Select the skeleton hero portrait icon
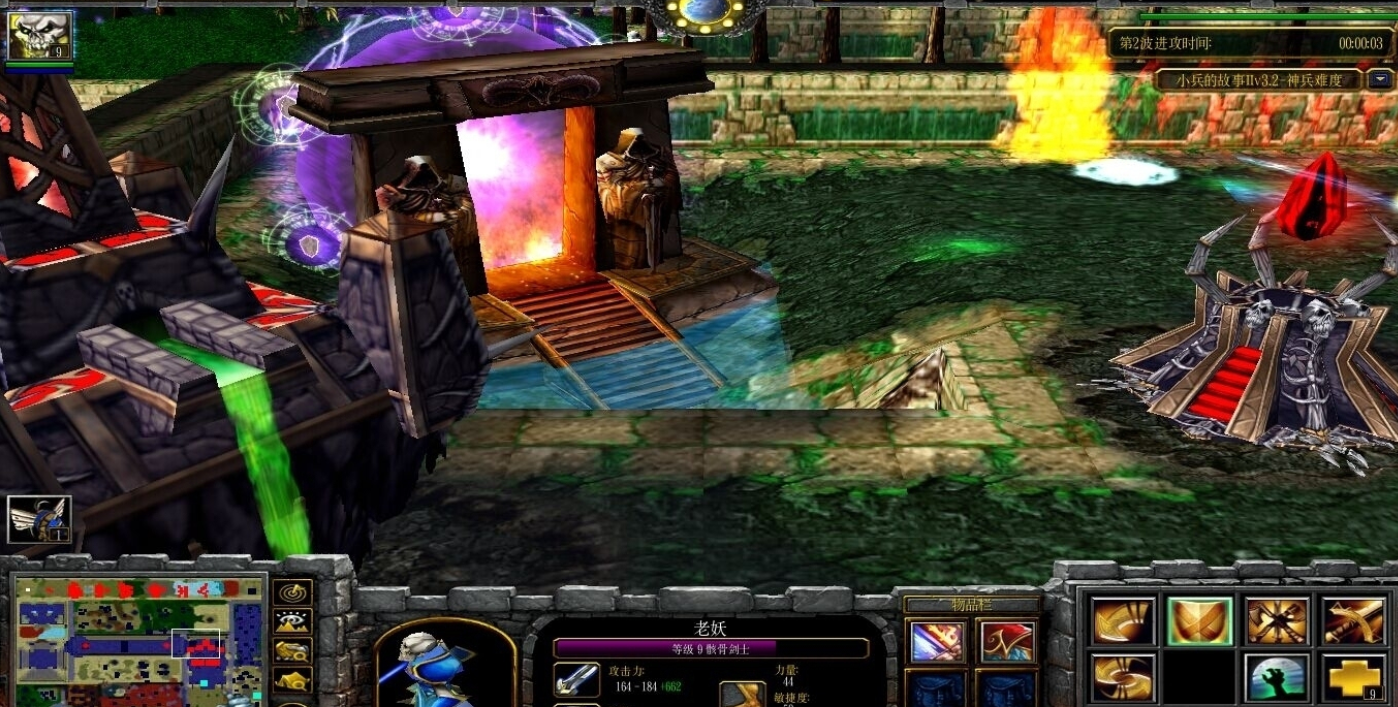The width and height of the screenshot is (1398, 707). click(x=40, y=36)
